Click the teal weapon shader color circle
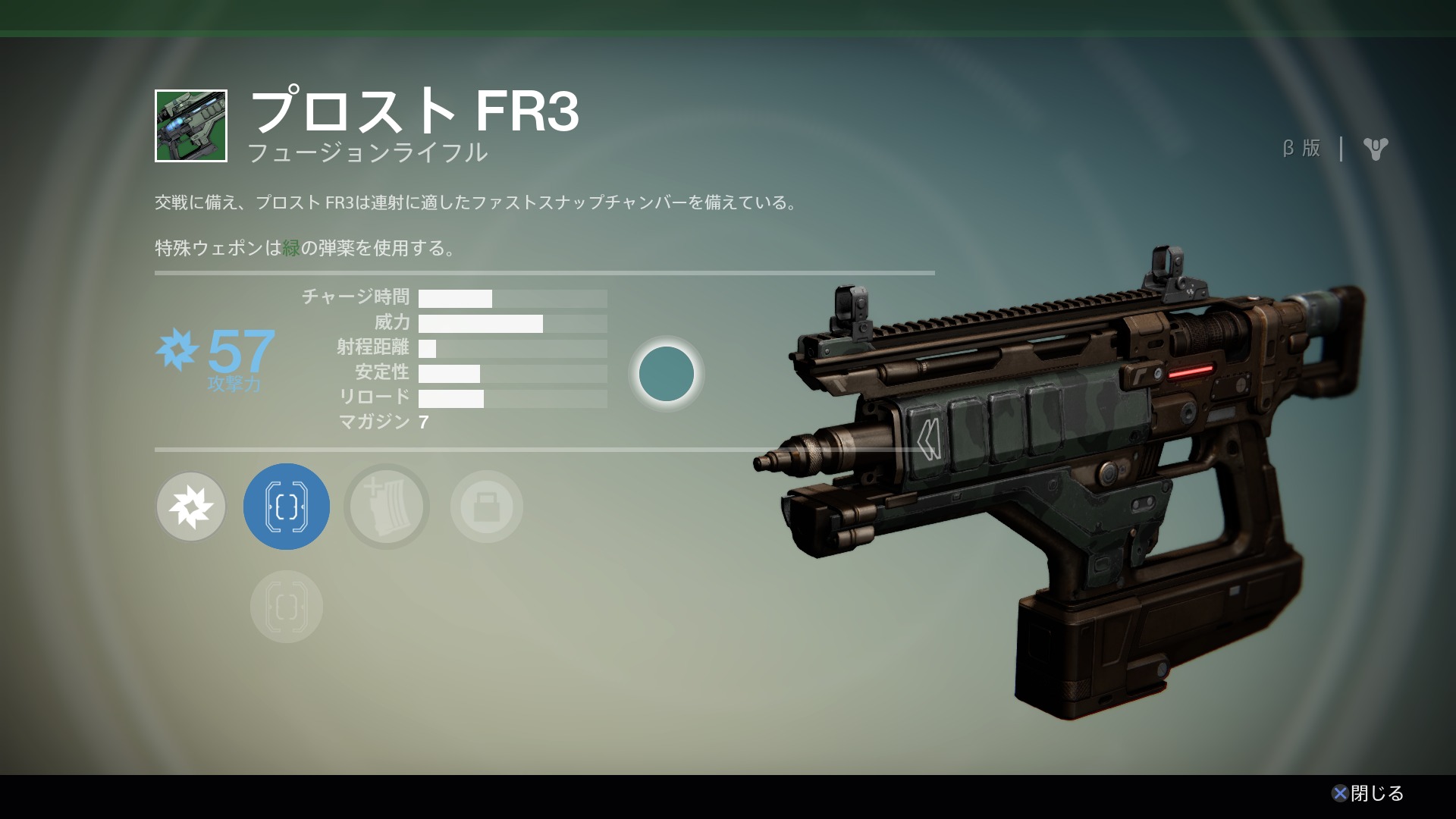Image resolution: width=1456 pixels, height=819 pixels. tap(667, 374)
